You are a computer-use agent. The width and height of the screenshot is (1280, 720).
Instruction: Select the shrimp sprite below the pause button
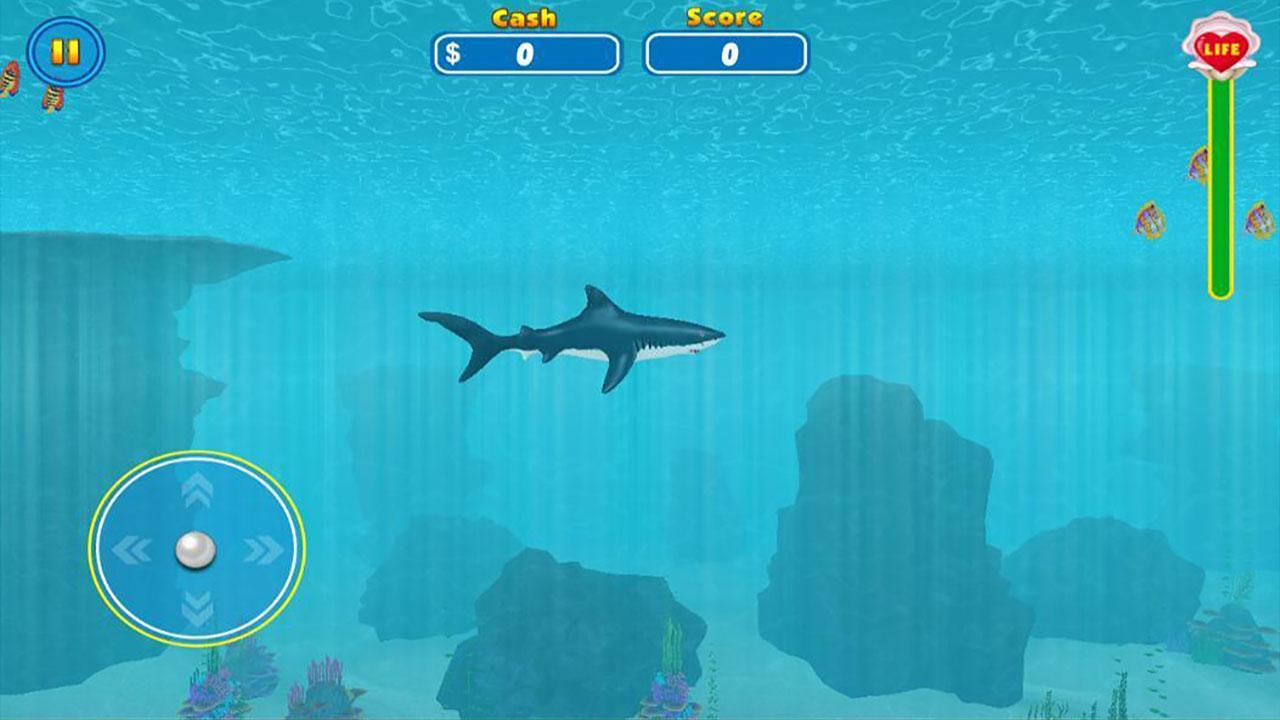click(53, 98)
